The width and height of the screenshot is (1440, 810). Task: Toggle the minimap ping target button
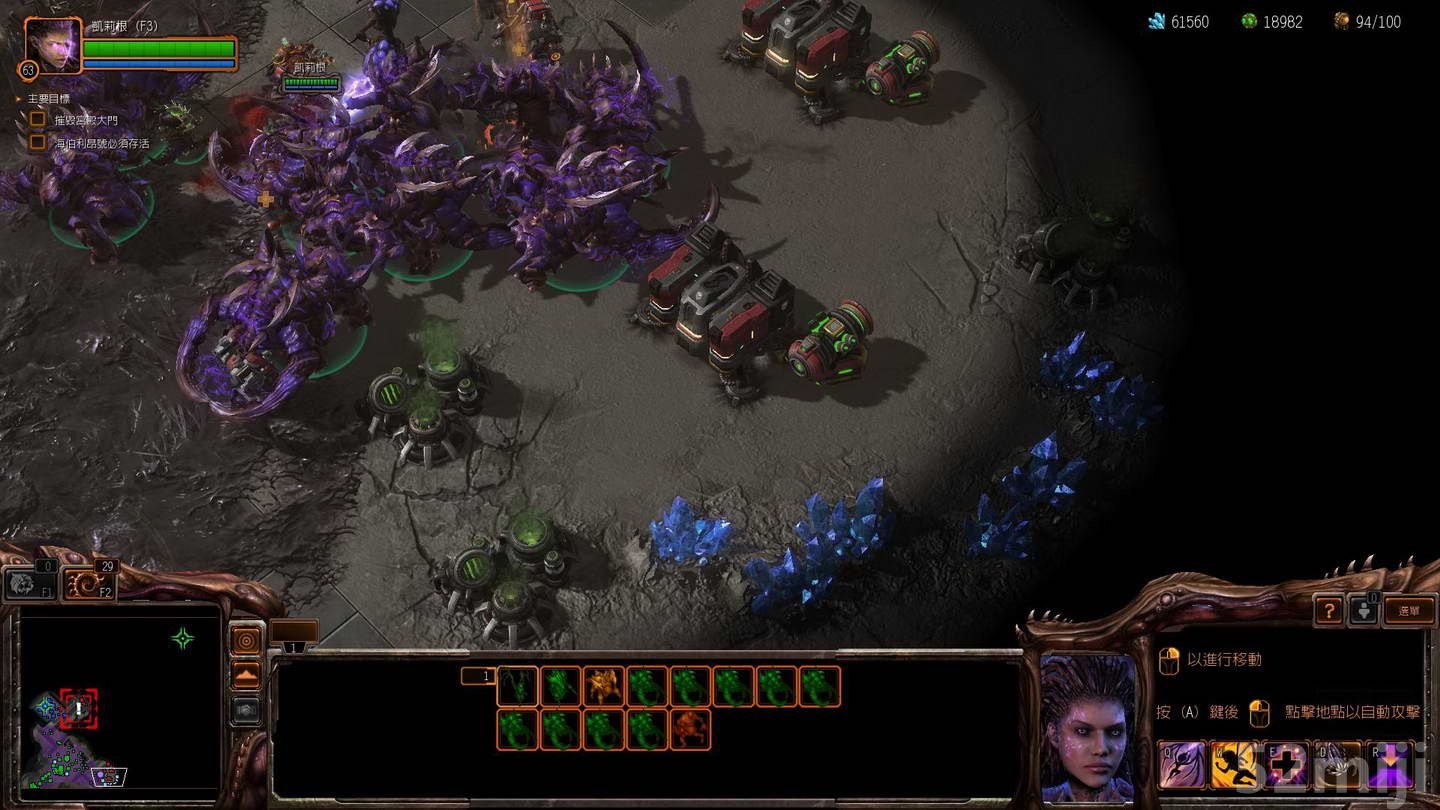click(246, 641)
